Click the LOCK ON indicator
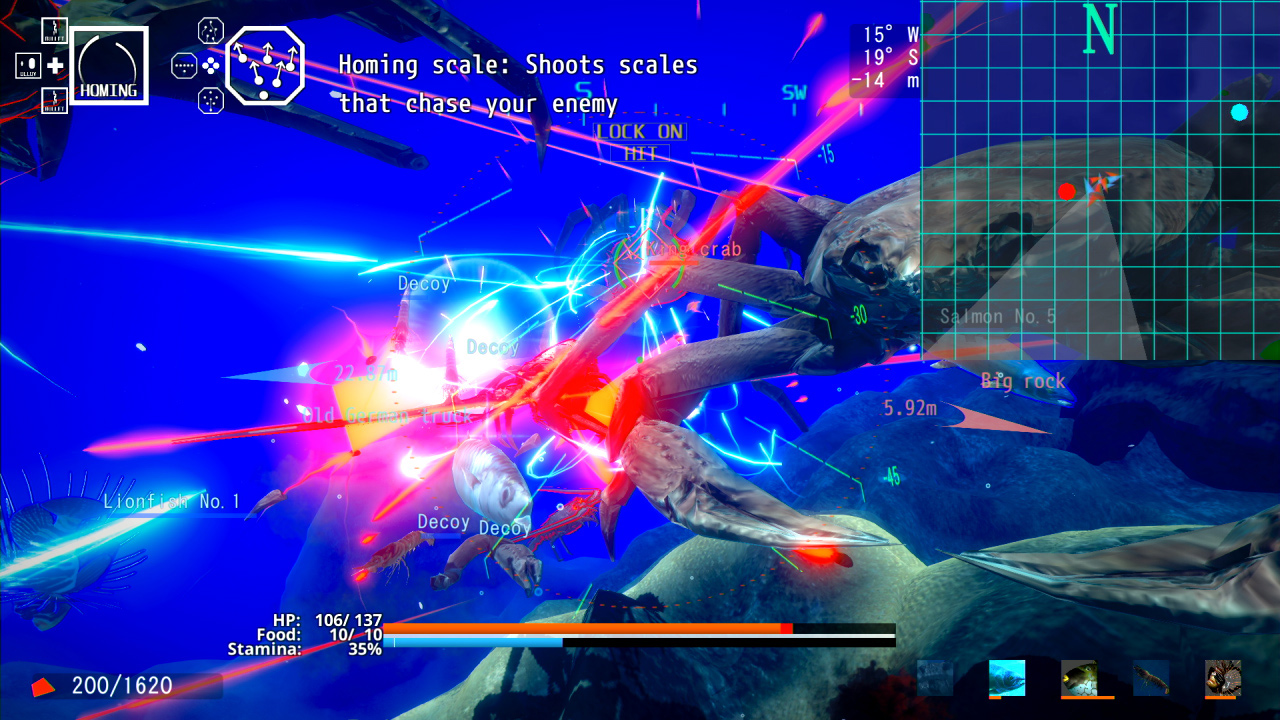 coord(641,131)
